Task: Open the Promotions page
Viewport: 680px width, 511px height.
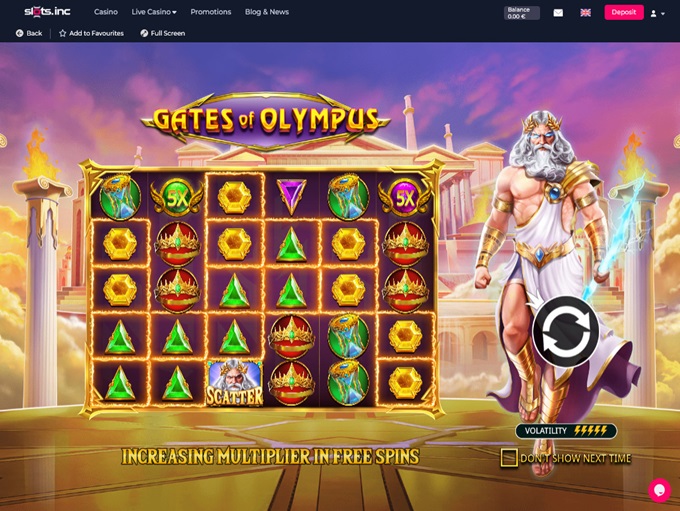Action: click(x=210, y=12)
